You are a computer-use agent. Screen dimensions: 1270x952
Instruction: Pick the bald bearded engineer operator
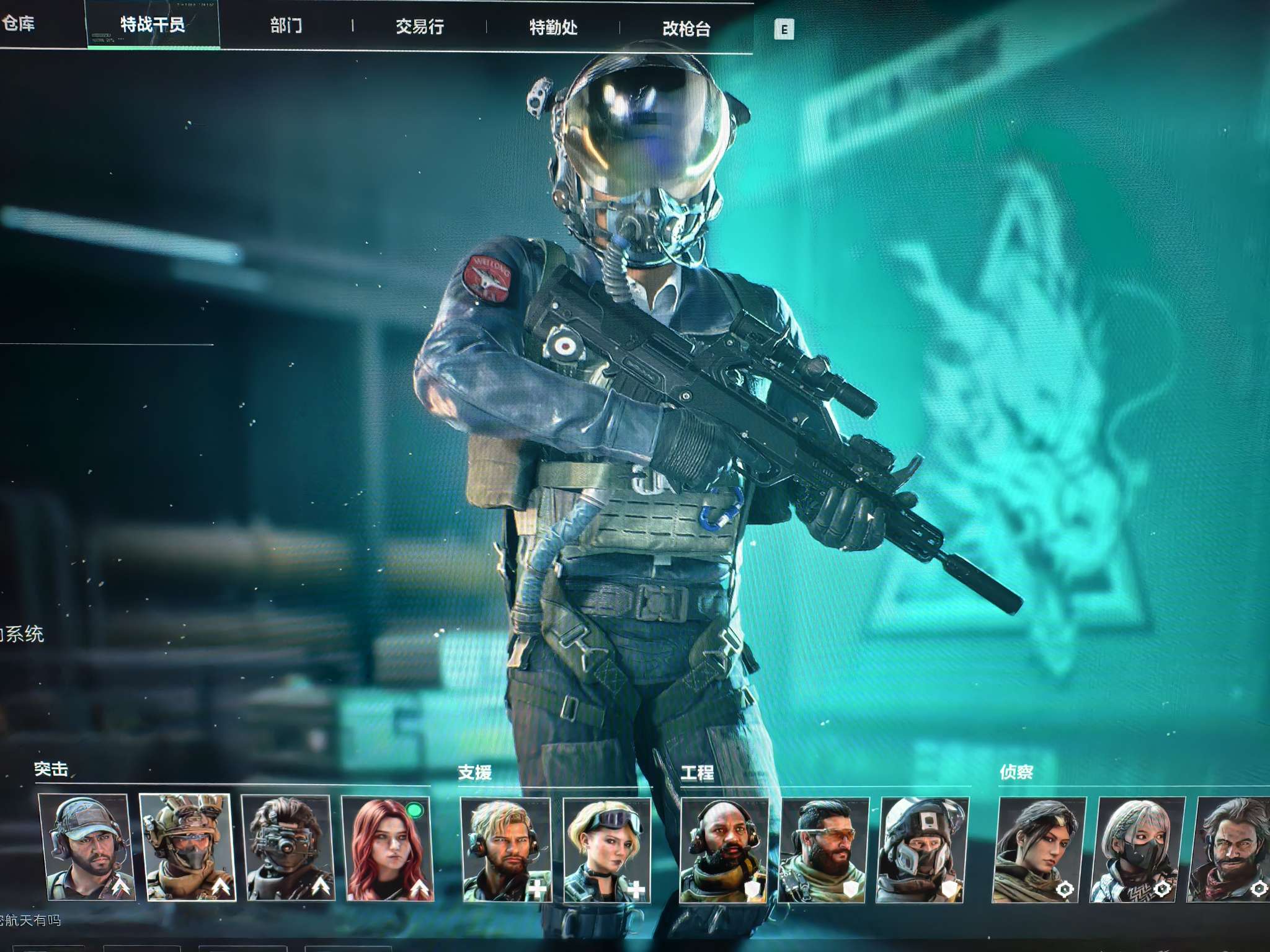(x=724, y=850)
